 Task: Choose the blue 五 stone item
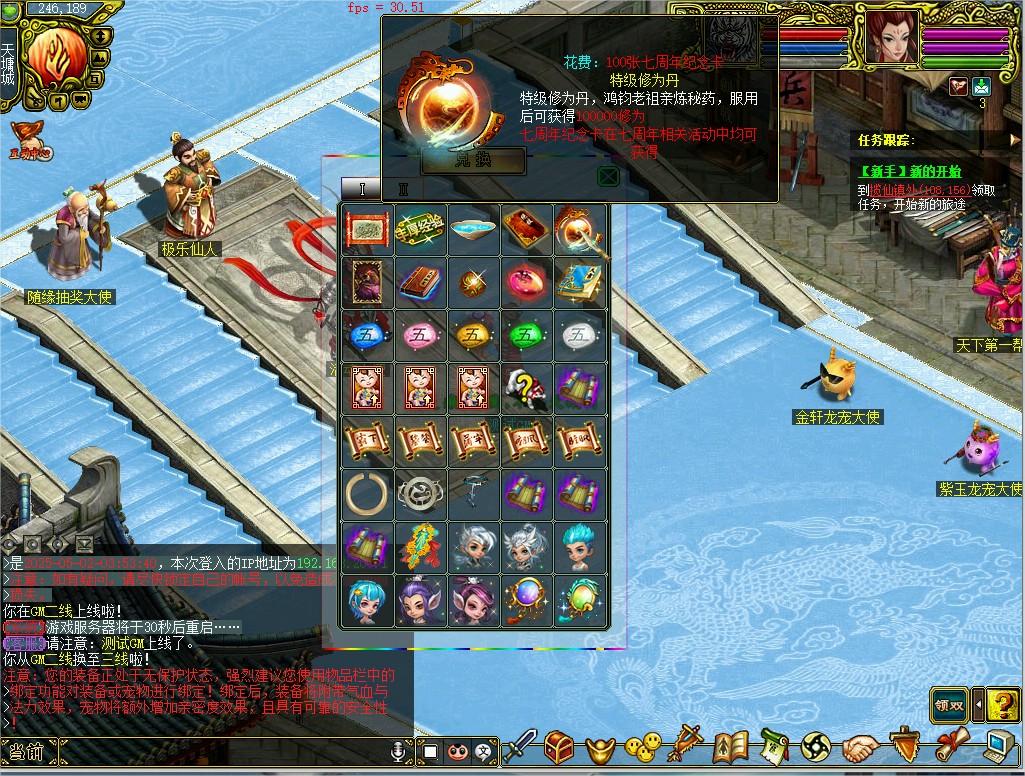pyautogui.click(x=367, y=335)
